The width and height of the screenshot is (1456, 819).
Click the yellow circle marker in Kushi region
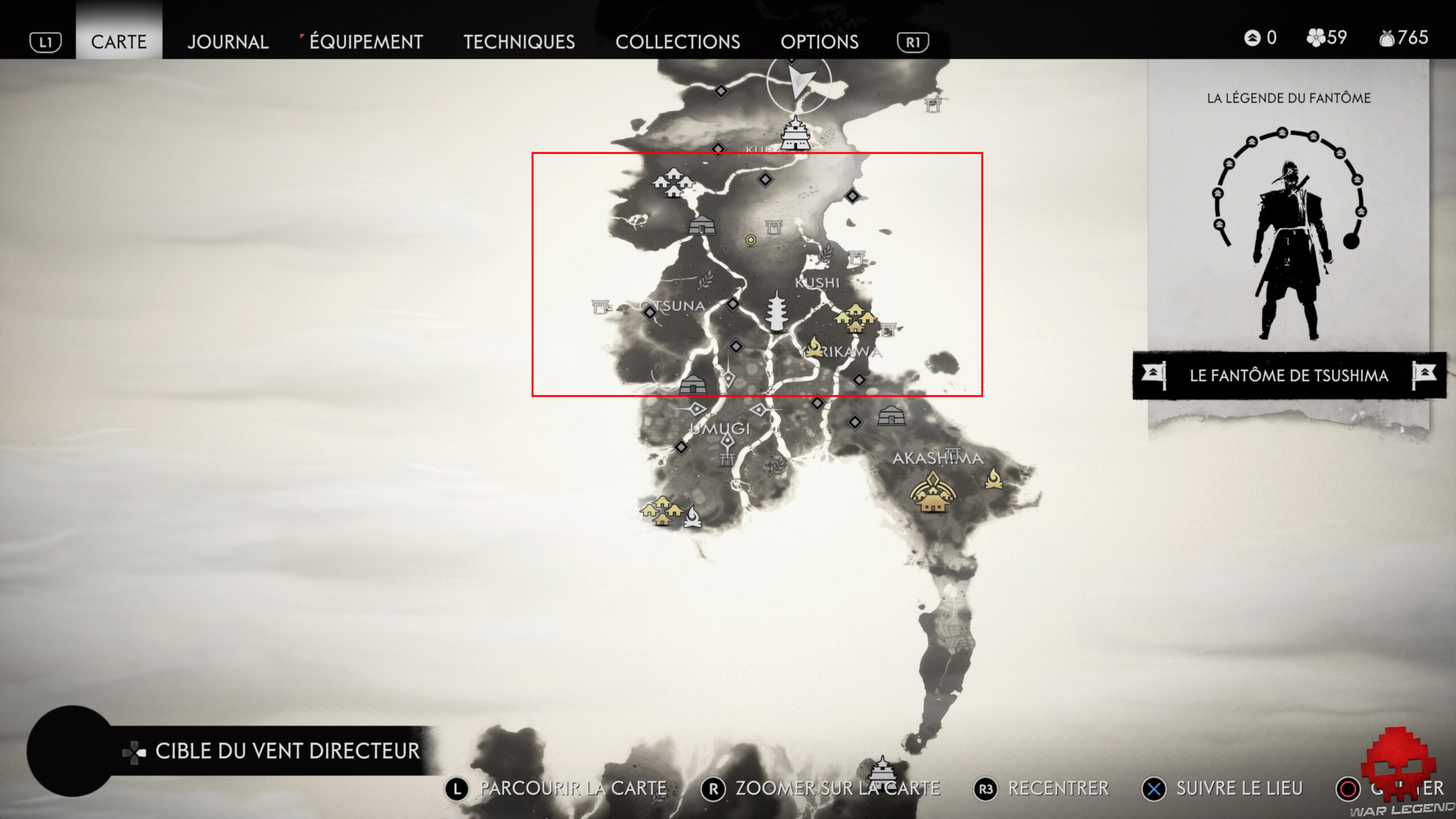tap(751, 239)
